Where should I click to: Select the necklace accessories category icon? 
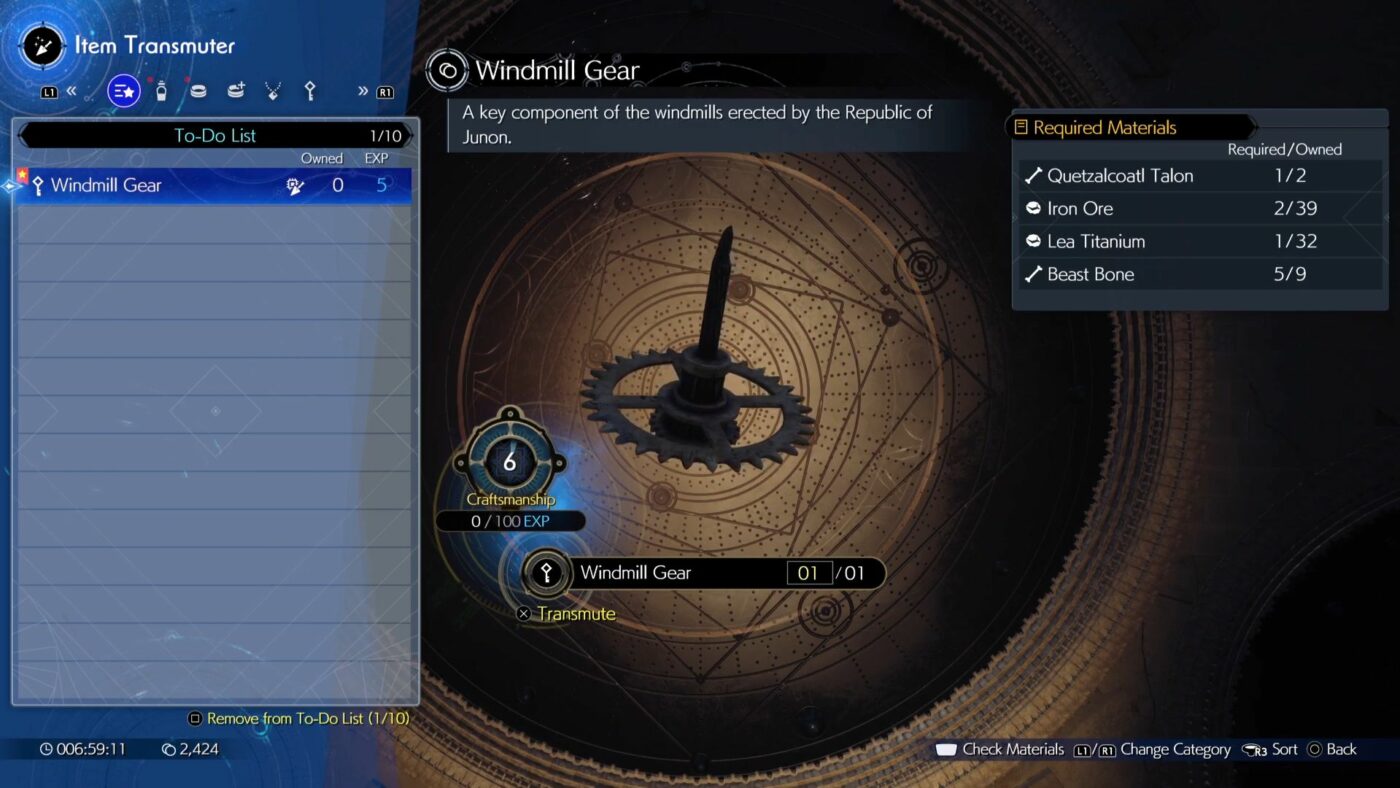point(272,90)
